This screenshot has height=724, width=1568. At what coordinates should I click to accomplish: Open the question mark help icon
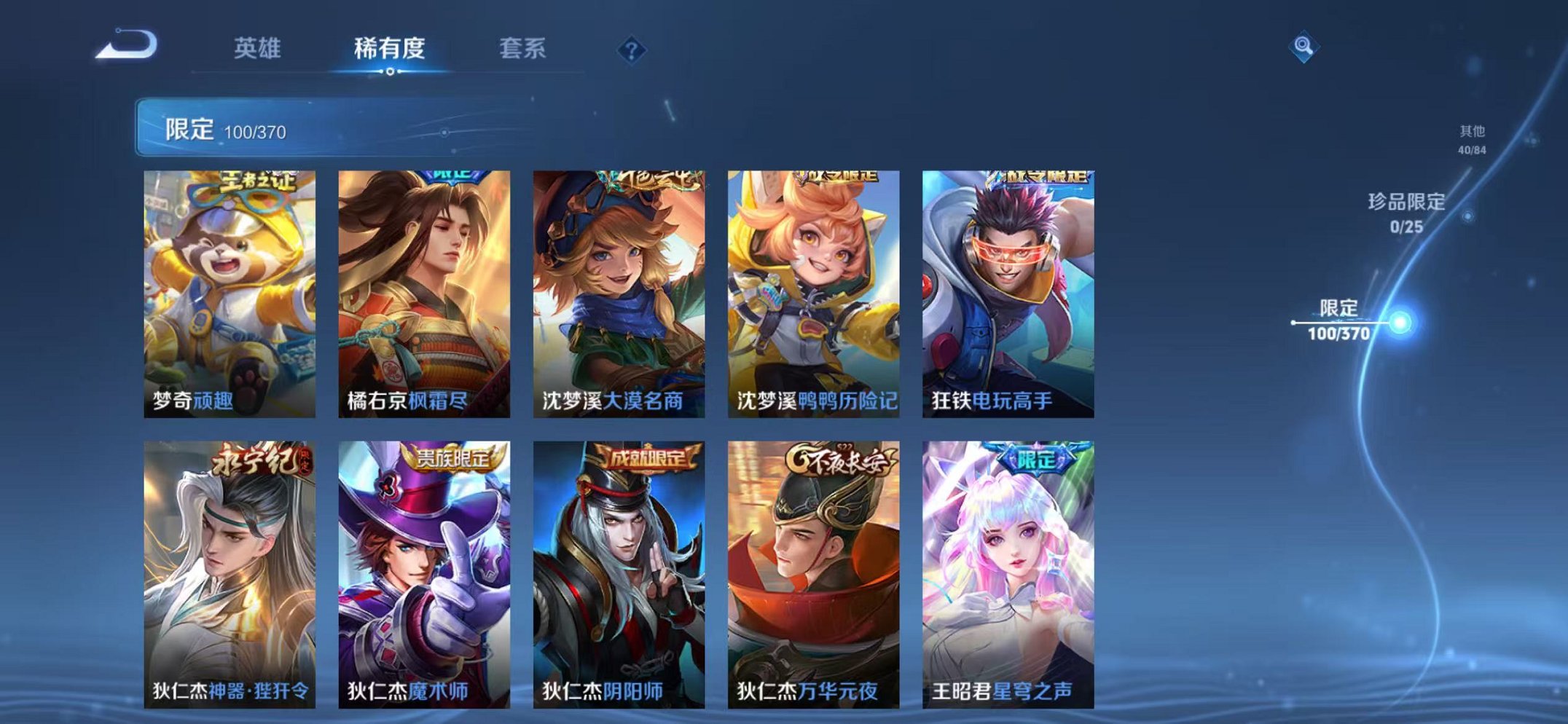point(631,50)
